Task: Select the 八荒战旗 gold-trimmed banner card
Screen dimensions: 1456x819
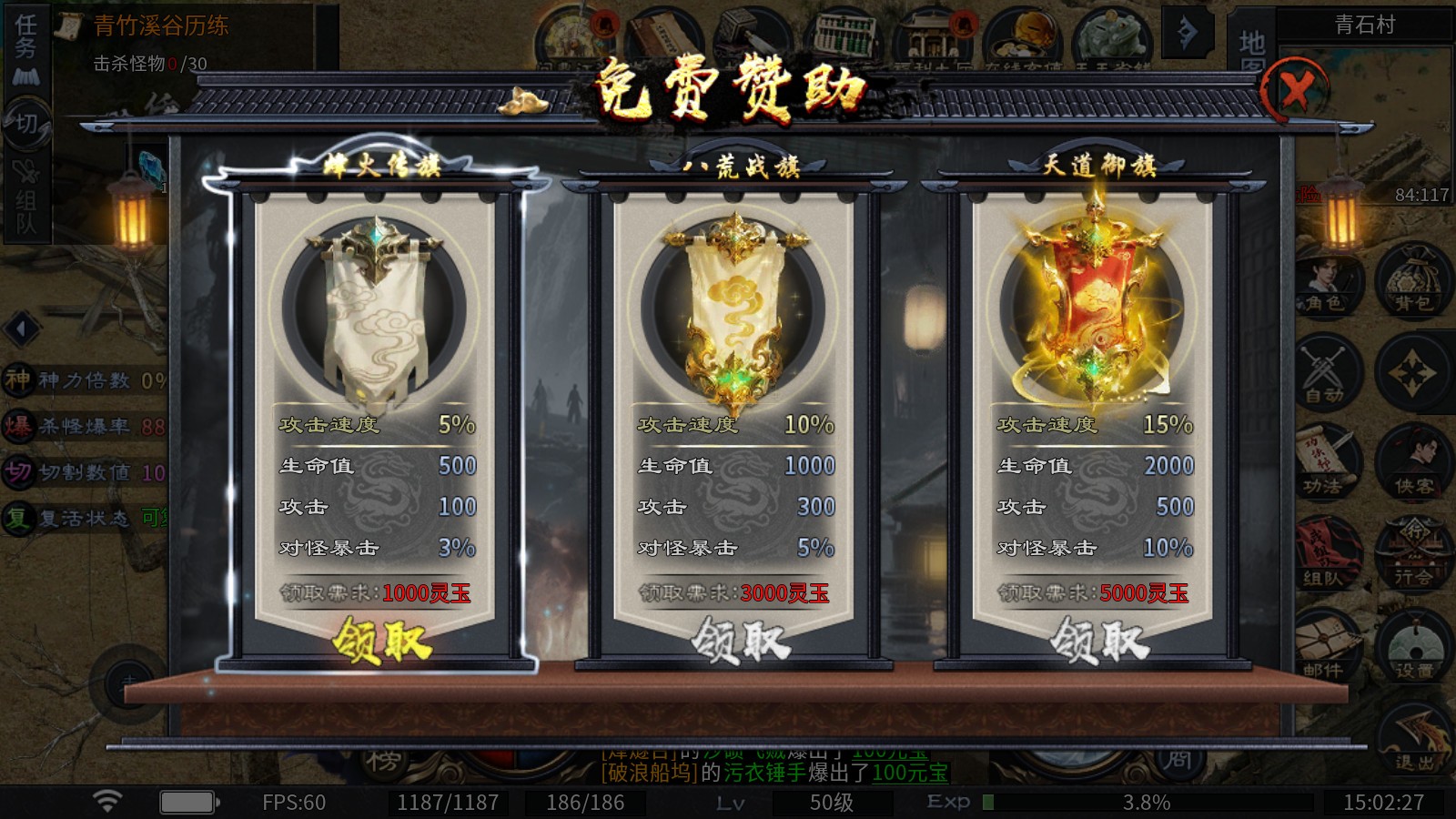Action: coord(733,309)
